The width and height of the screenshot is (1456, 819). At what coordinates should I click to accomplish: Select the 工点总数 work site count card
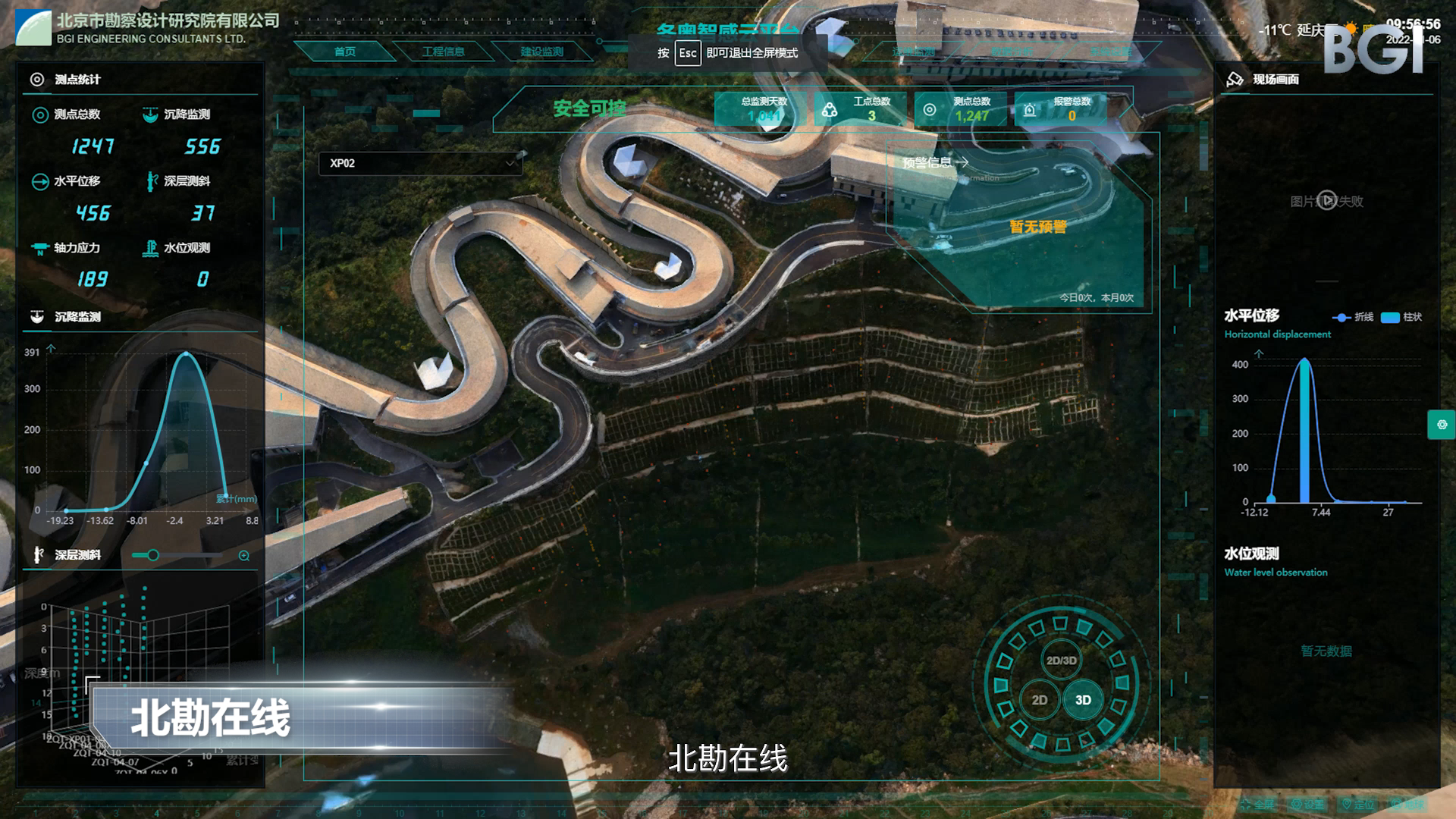(861, 108)
